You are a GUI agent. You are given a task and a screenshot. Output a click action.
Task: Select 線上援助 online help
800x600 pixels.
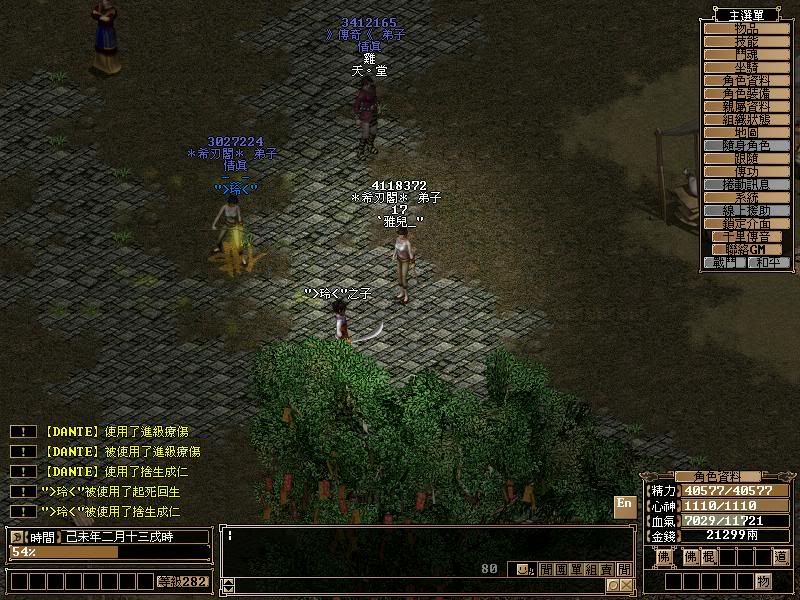[746, 211]
